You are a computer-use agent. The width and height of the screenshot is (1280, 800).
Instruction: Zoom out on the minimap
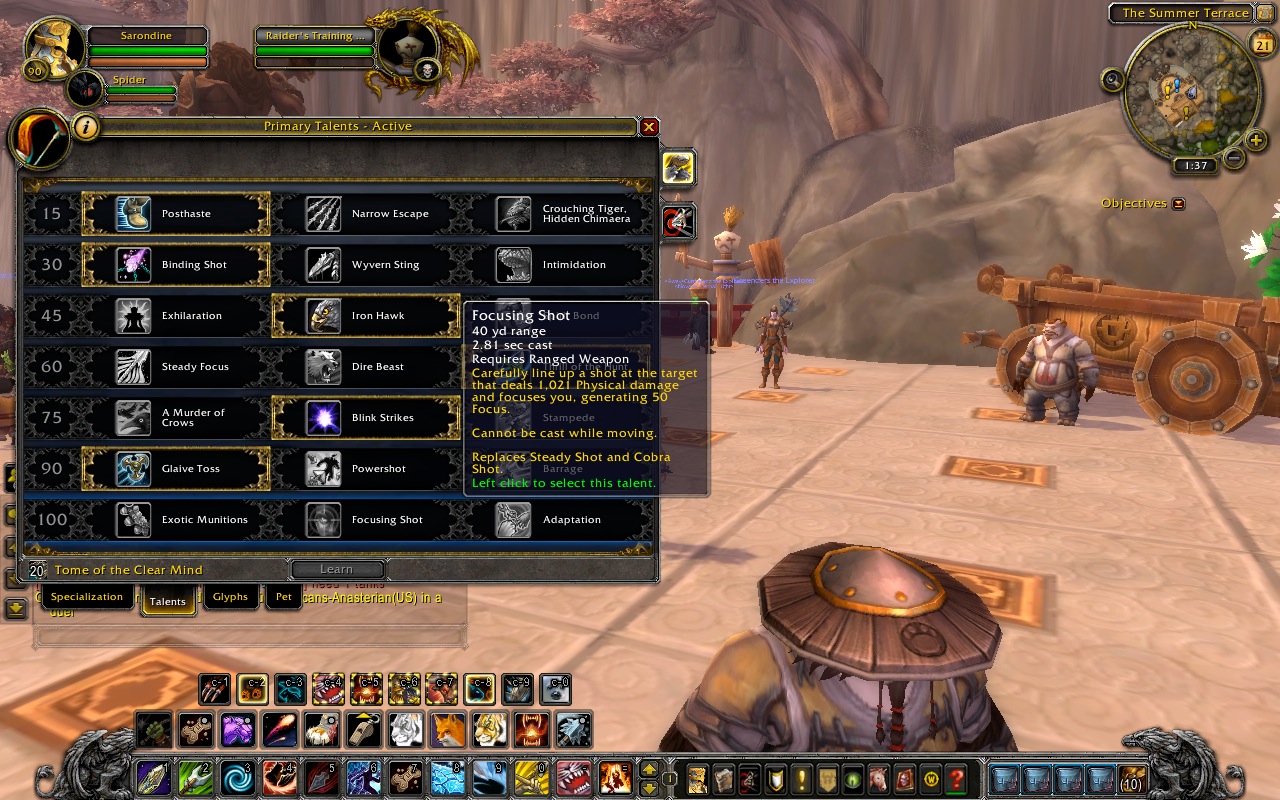click(x=1234, y=158)
